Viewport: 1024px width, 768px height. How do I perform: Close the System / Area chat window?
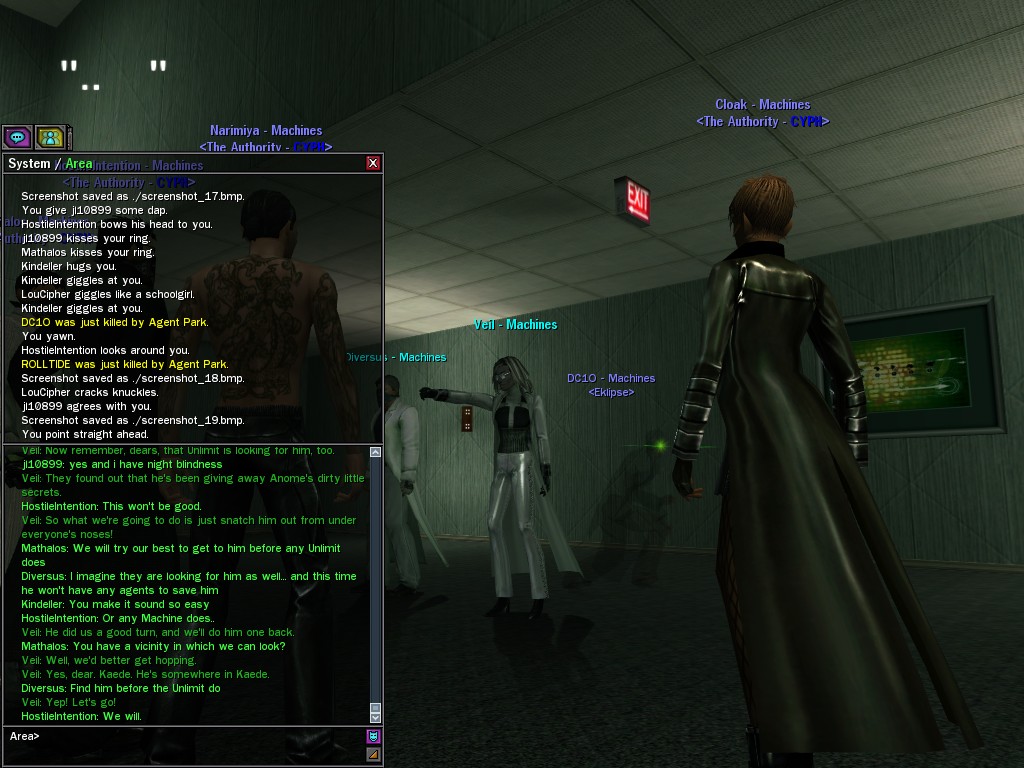click(373, 163)
